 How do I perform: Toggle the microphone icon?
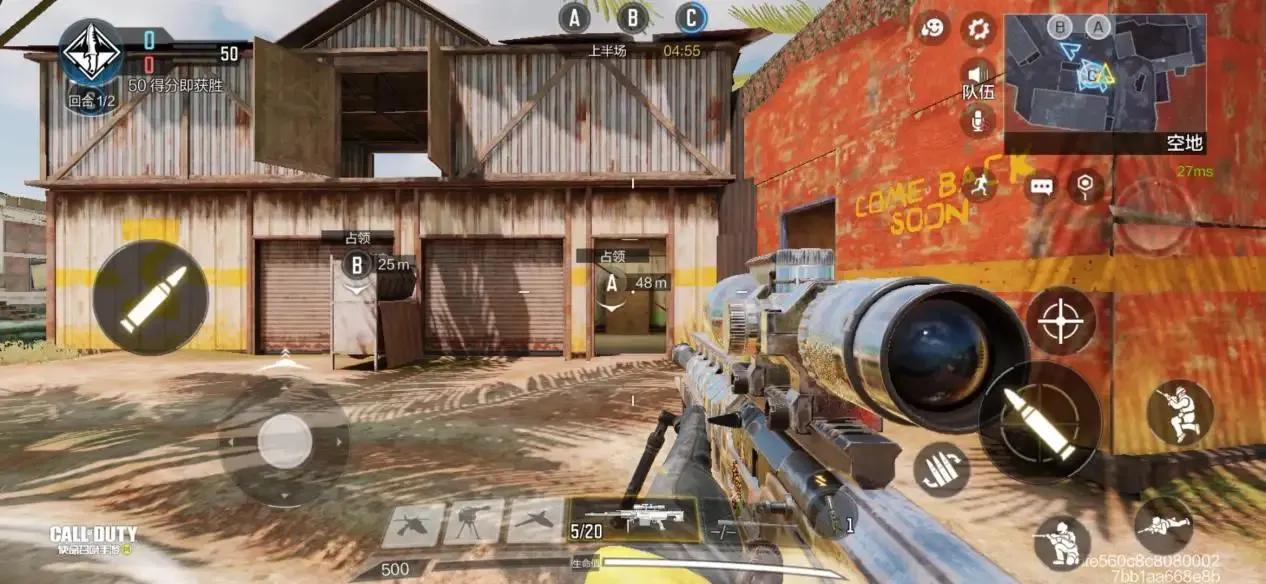[977, 121]
